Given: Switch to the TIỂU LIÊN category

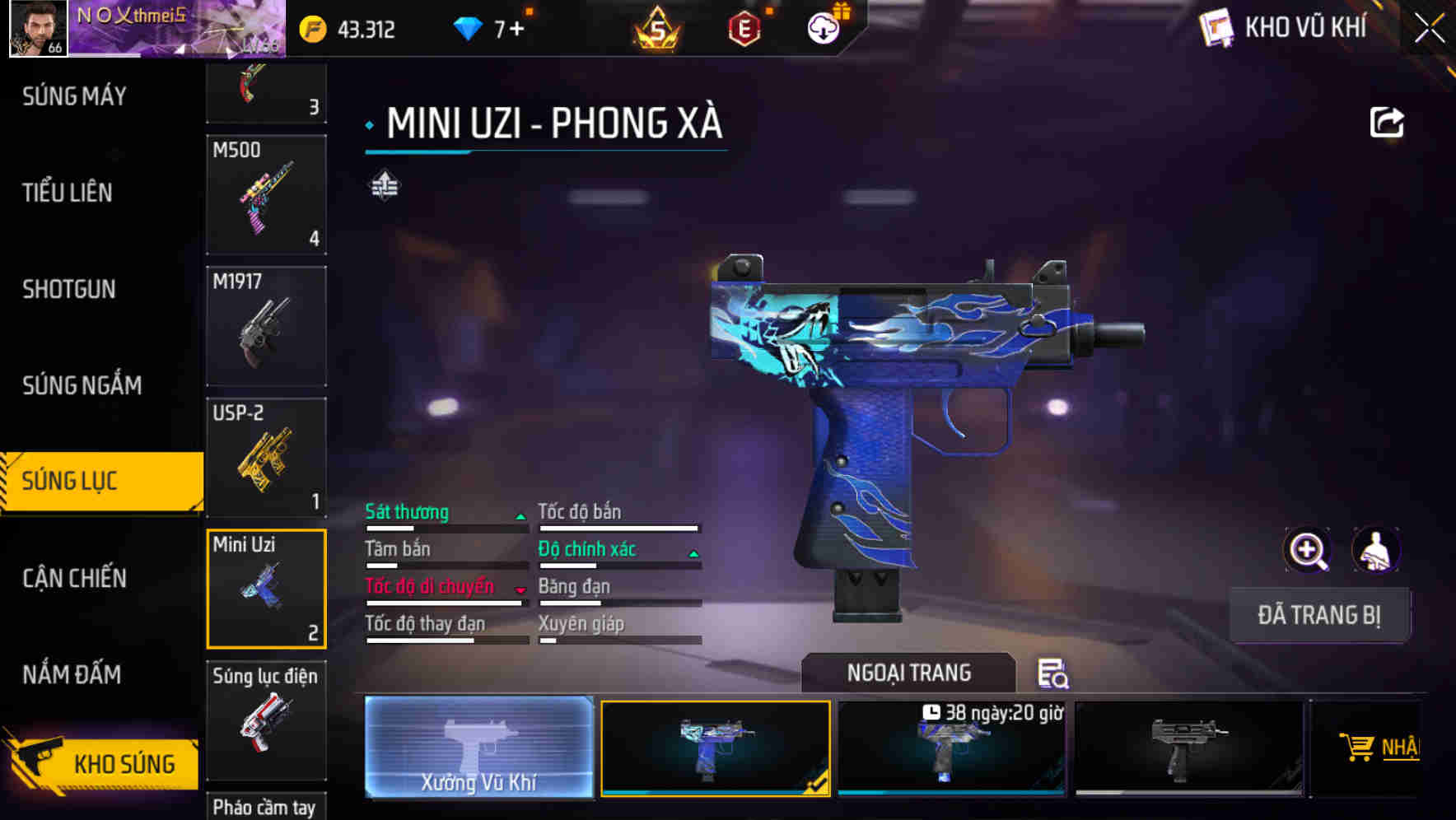Looking at the screenshot, I should pyautogui.click(x=68, y=193).
